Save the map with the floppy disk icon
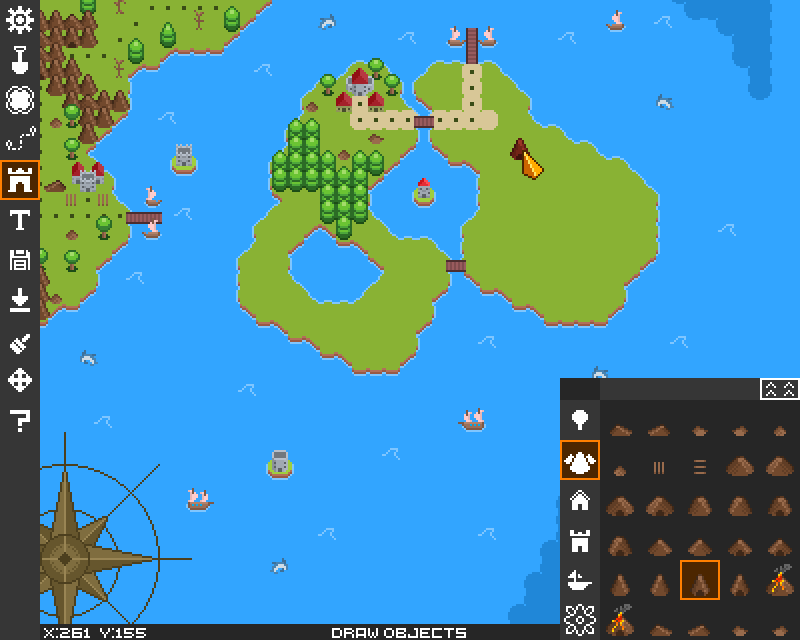 pos(20,260)
